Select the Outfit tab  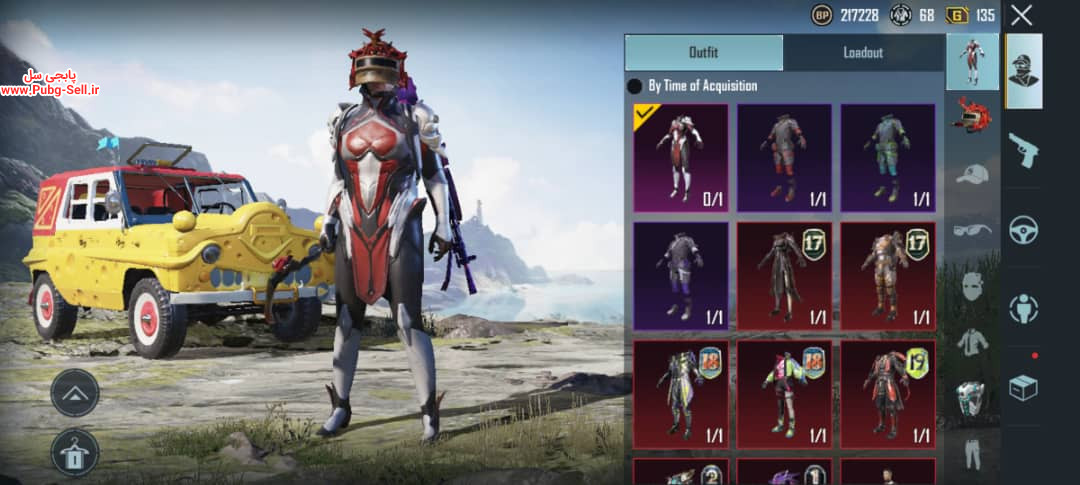(704, 53)
